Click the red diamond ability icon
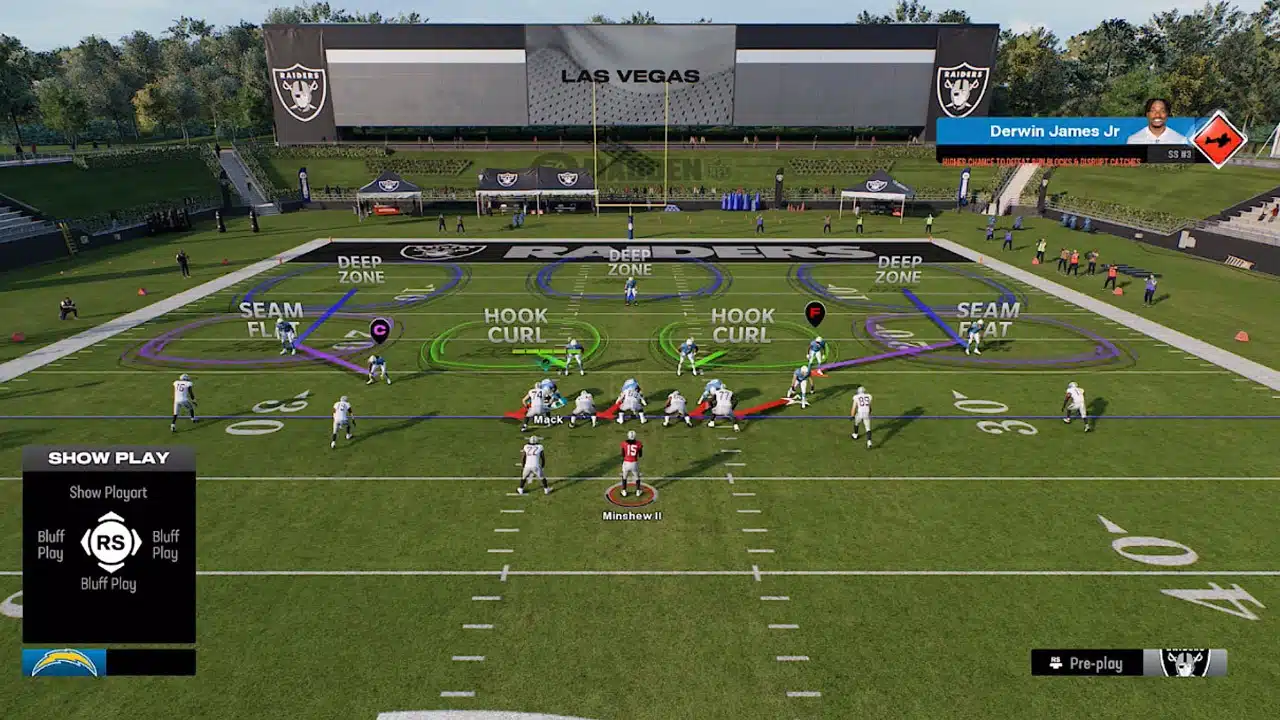1280x720 pixels. coord(1217,139)
